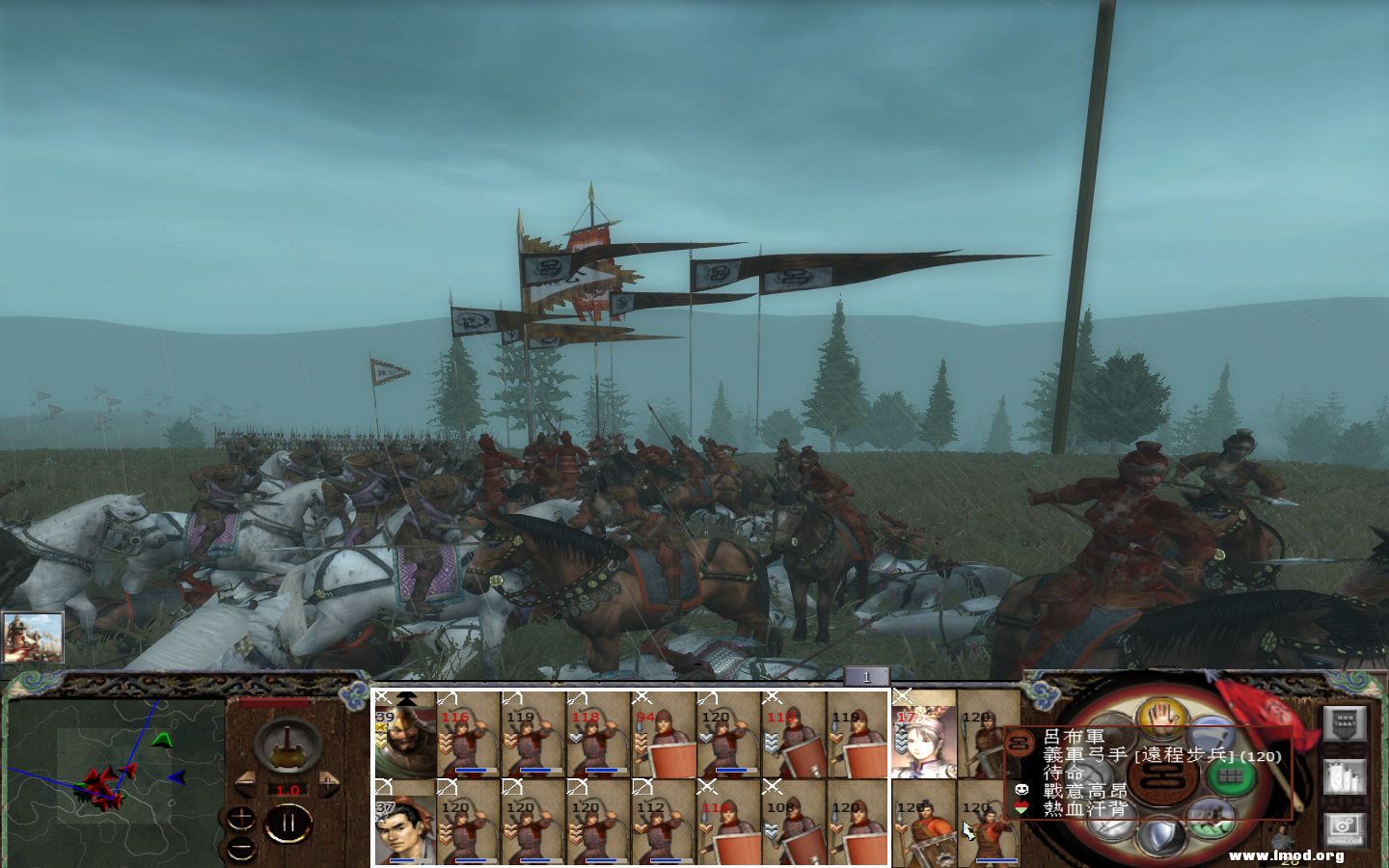This screenshot has height=868, width=1389.
Task: Click the 1.0 speed readout
Action: (287, 790)
